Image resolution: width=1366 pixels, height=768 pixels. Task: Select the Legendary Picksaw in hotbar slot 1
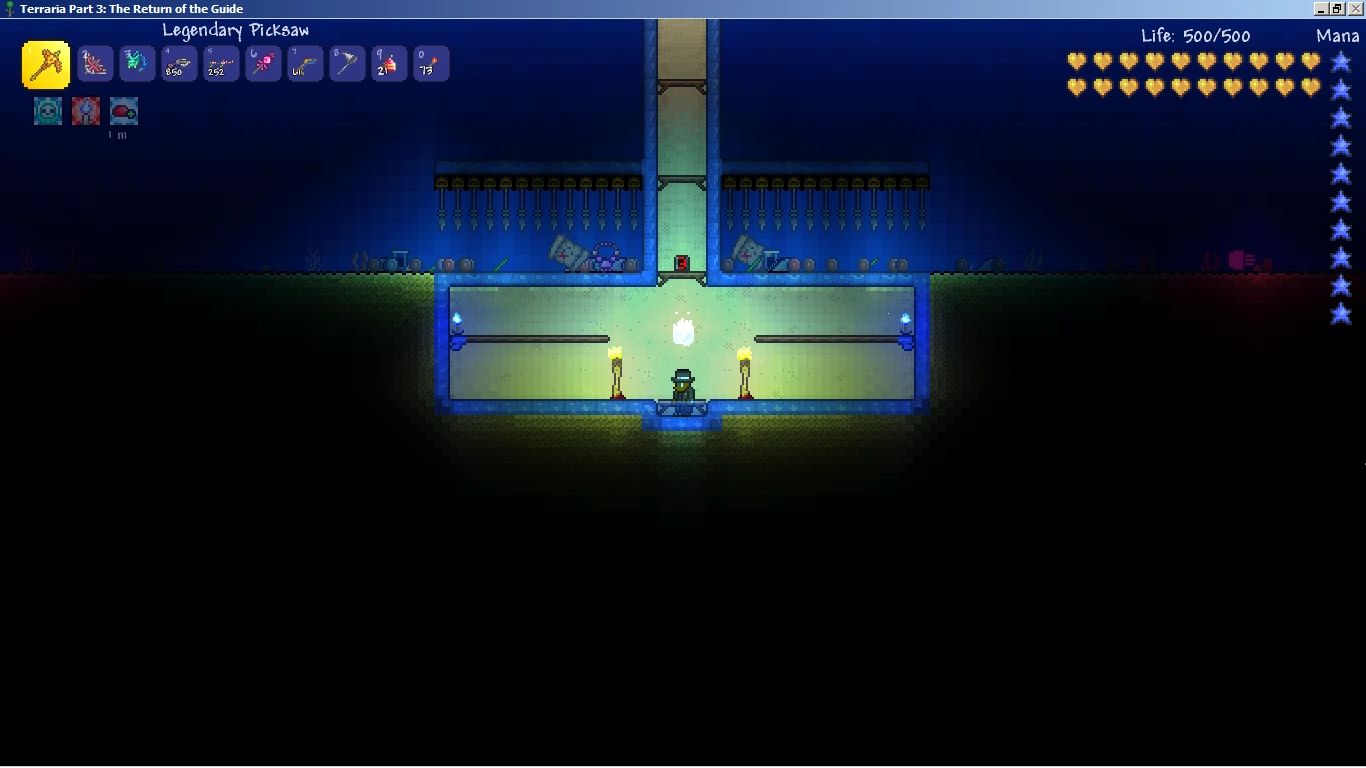(47, 62)
